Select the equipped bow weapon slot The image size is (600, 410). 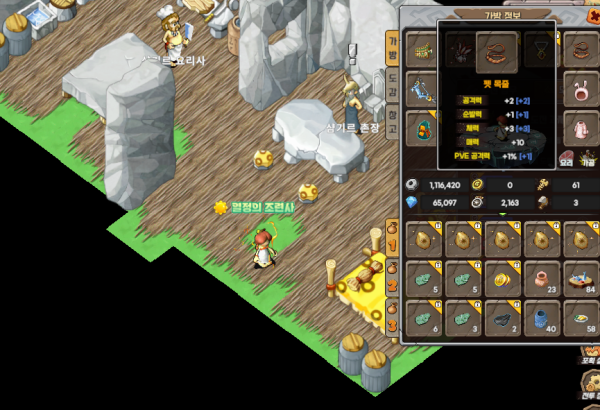point(420,90)
